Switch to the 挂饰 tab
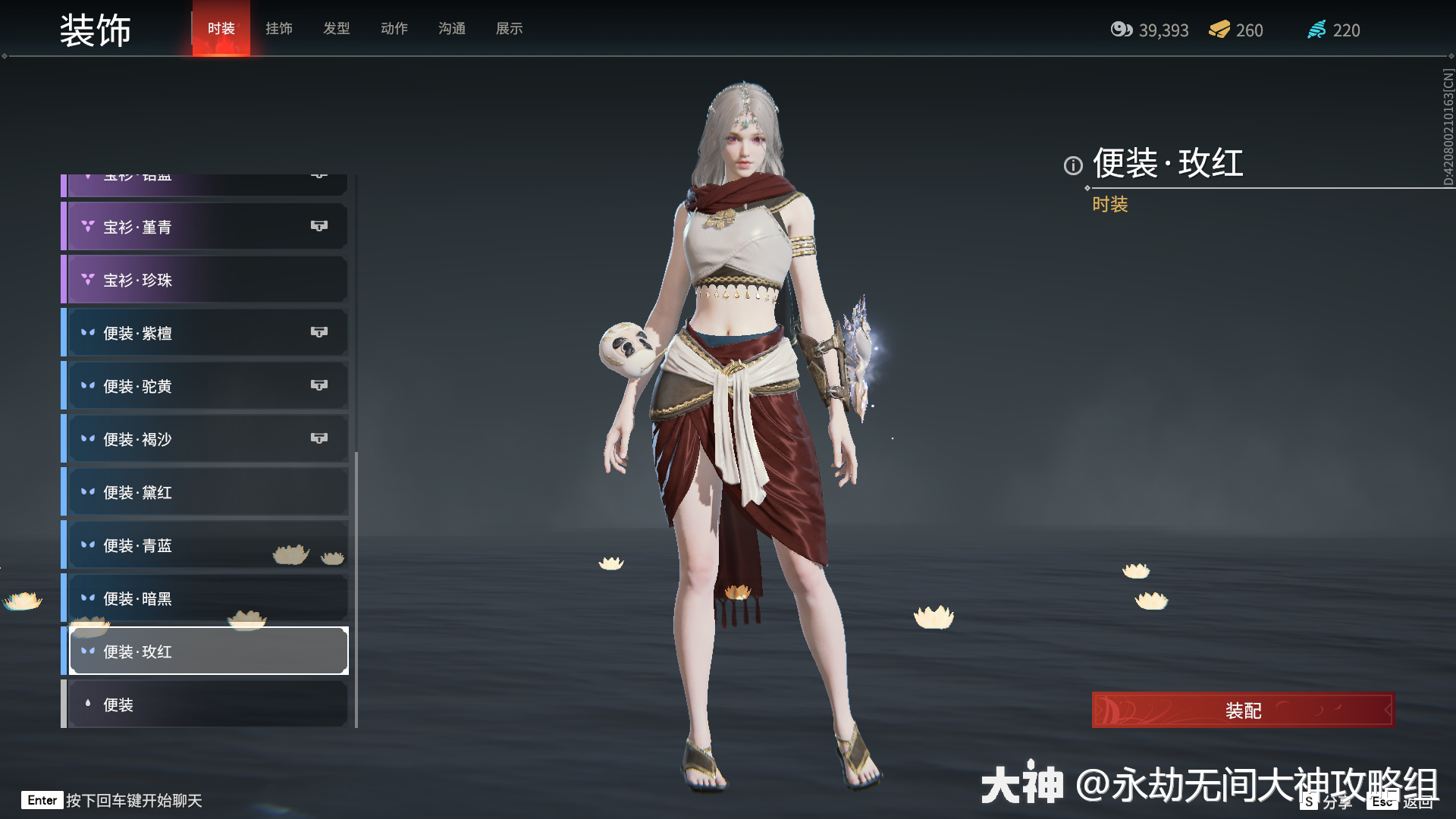Viewport: 1456px width, 819px height. pyautogui.click(x=278, y=28)
